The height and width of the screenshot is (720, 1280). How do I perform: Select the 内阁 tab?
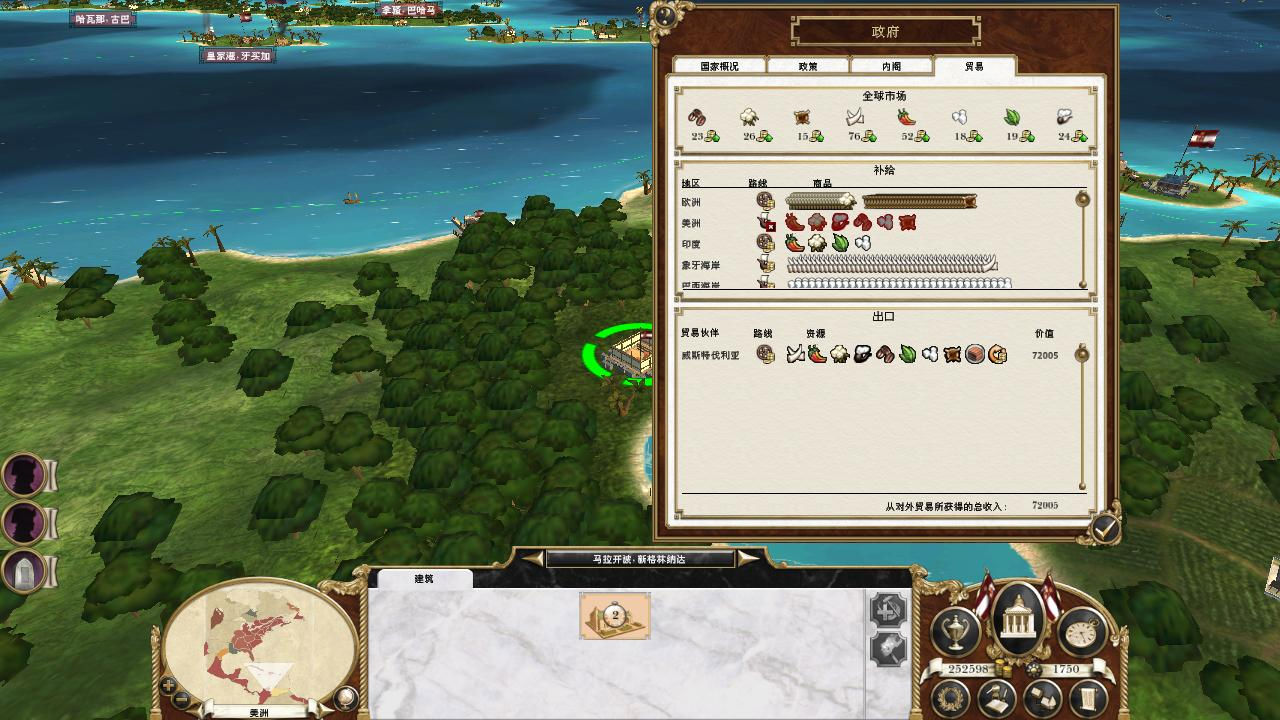pyautogui.click(x=891, y=66)
